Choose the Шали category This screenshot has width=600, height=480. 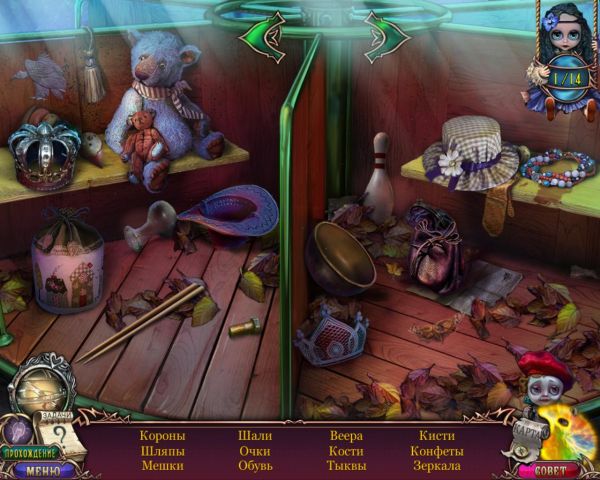[255, 436]
